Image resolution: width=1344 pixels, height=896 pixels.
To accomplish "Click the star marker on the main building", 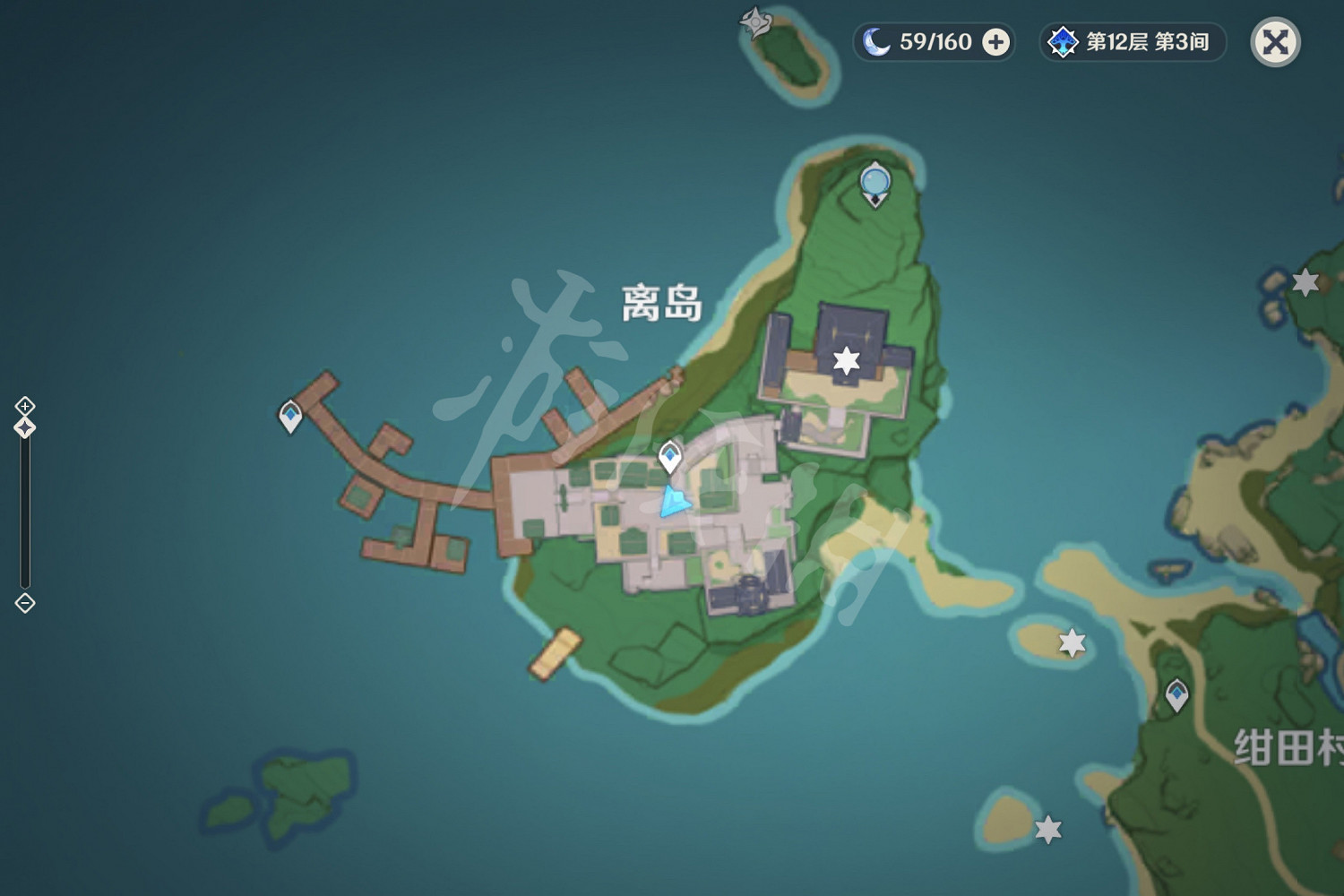I will 845,358.
